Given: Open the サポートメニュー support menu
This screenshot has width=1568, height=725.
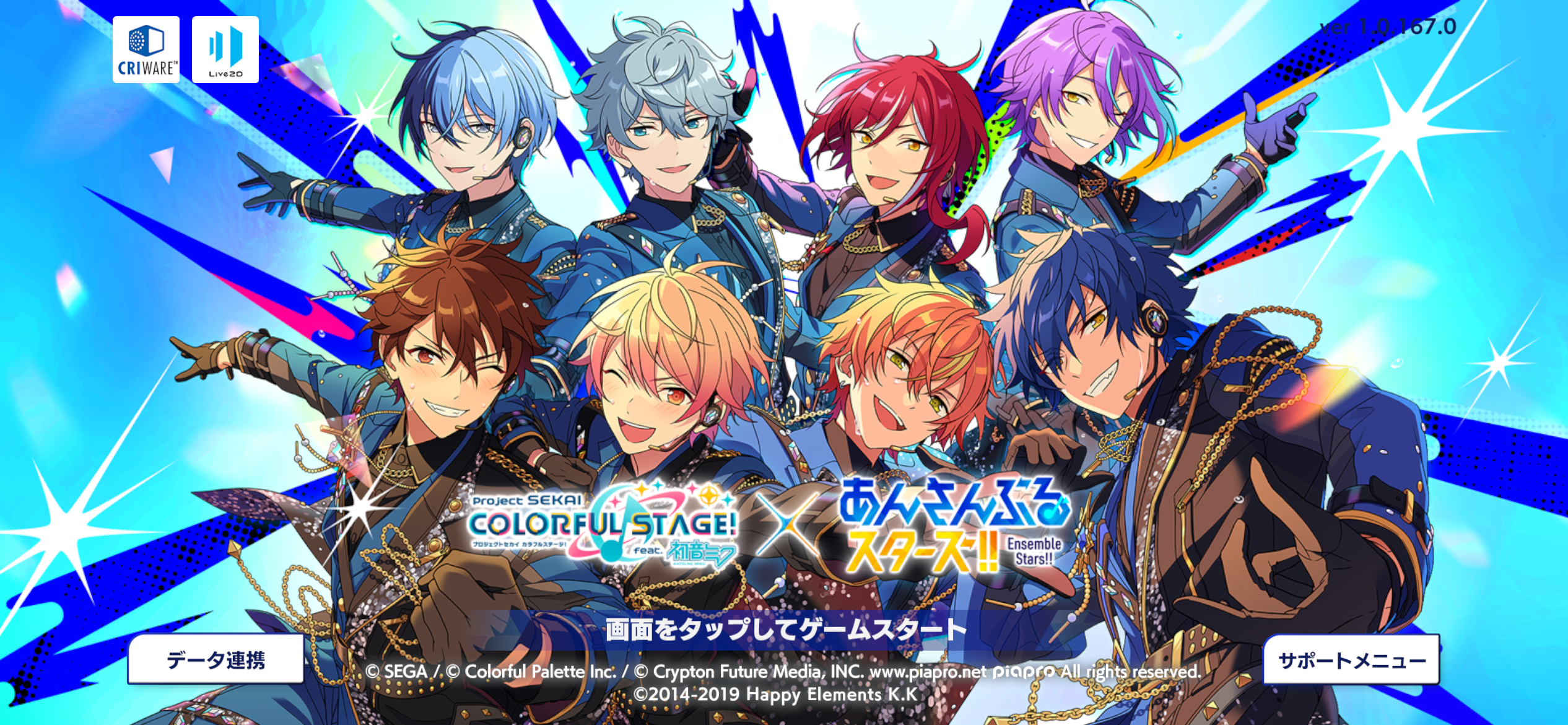Looking at the screenshot, I should coord(1351,661).
